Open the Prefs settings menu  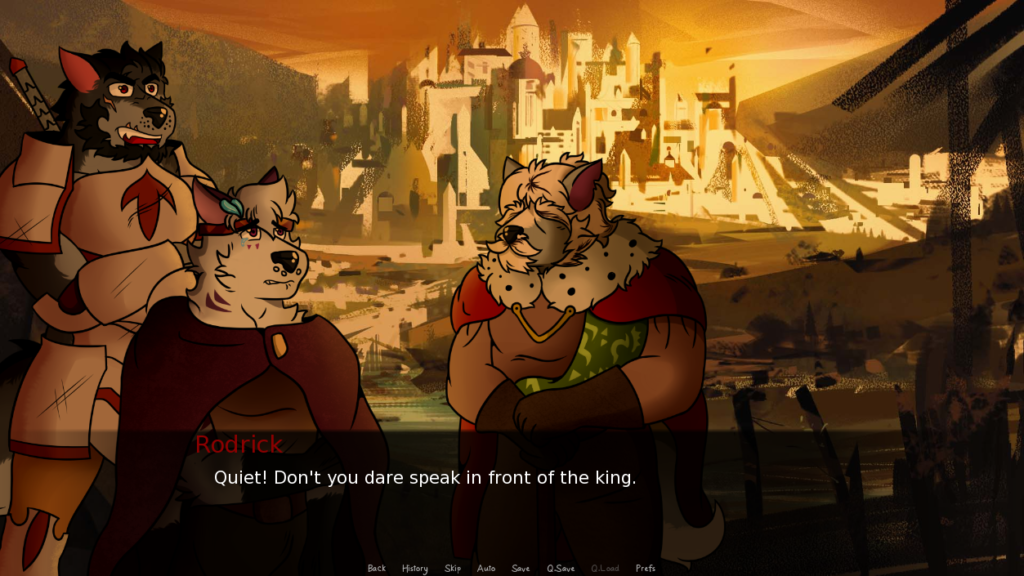pyautogui.click(x=645, y=568)
